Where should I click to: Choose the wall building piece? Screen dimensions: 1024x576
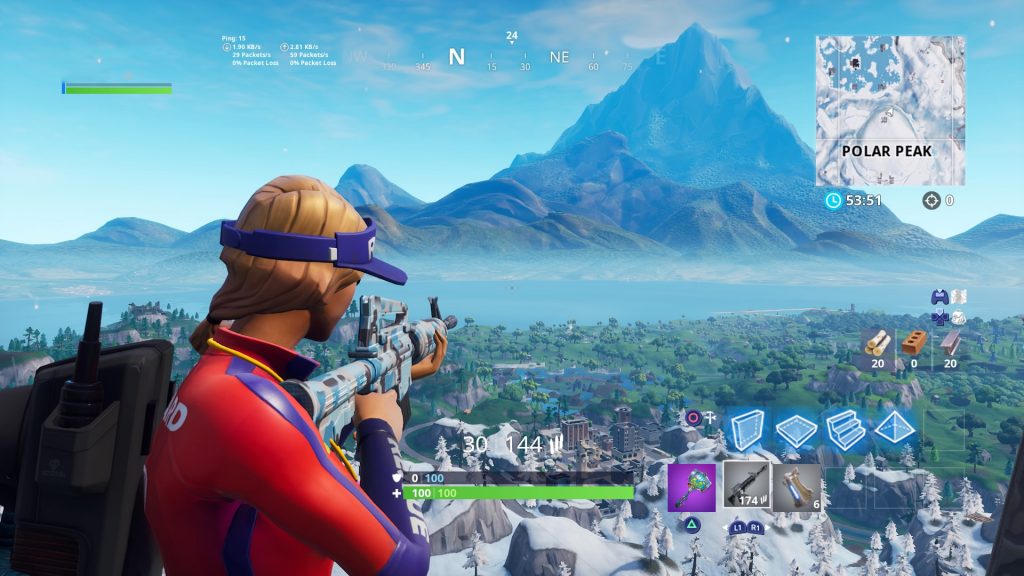(x=746, y=430)
